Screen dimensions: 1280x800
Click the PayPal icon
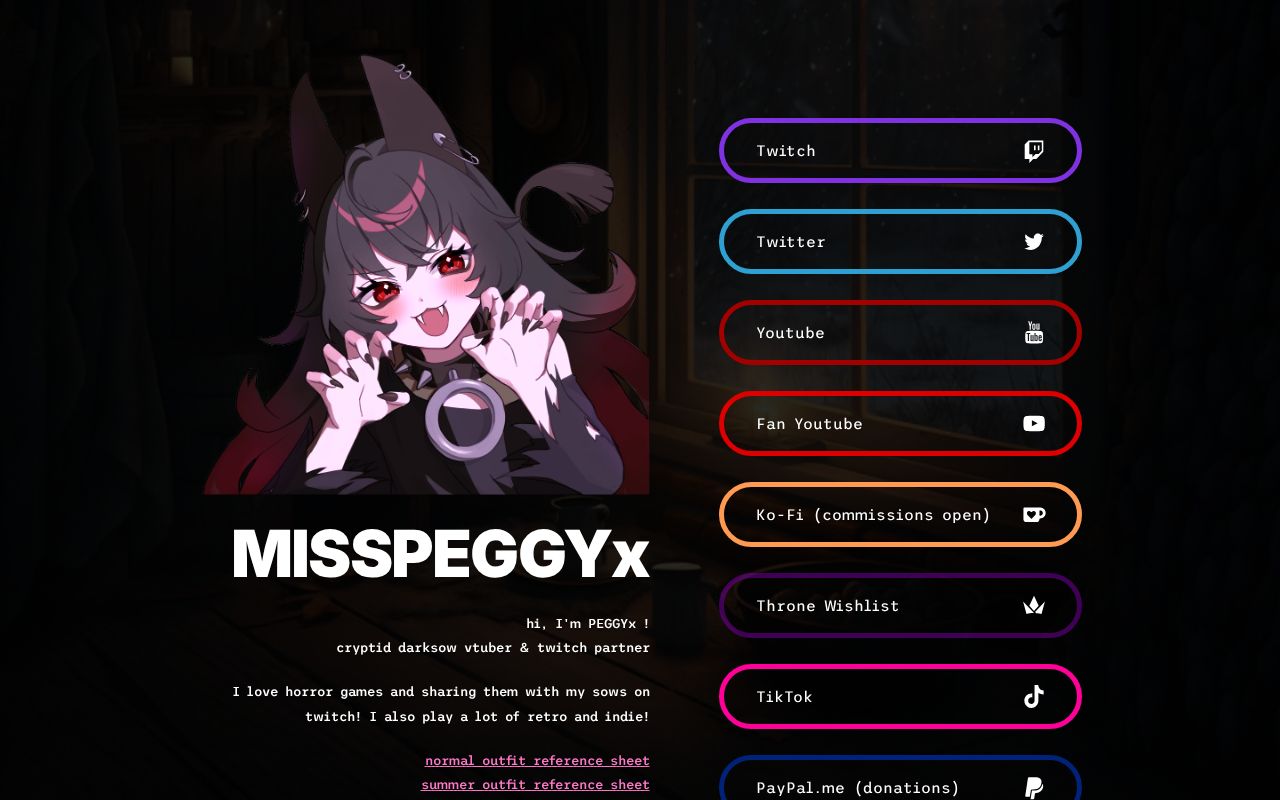[1033, 787]
